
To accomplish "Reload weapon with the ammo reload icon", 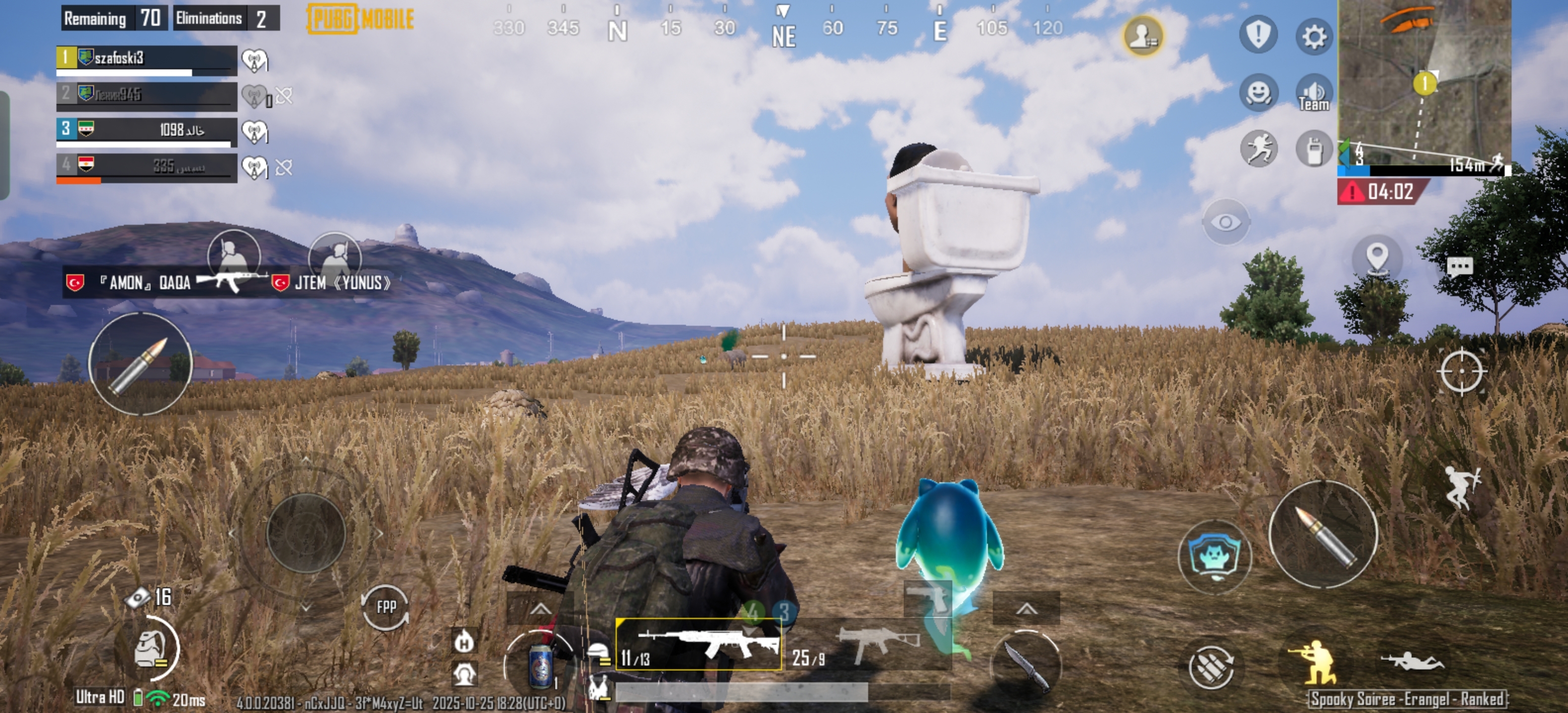I will (1210, 667).
